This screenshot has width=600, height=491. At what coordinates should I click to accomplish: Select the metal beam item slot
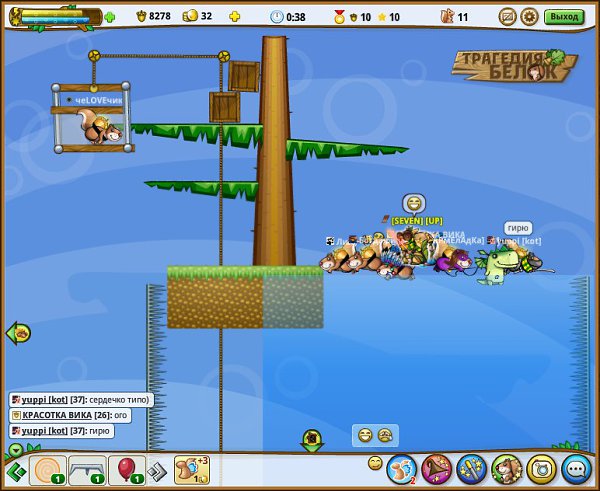point(88,469)
